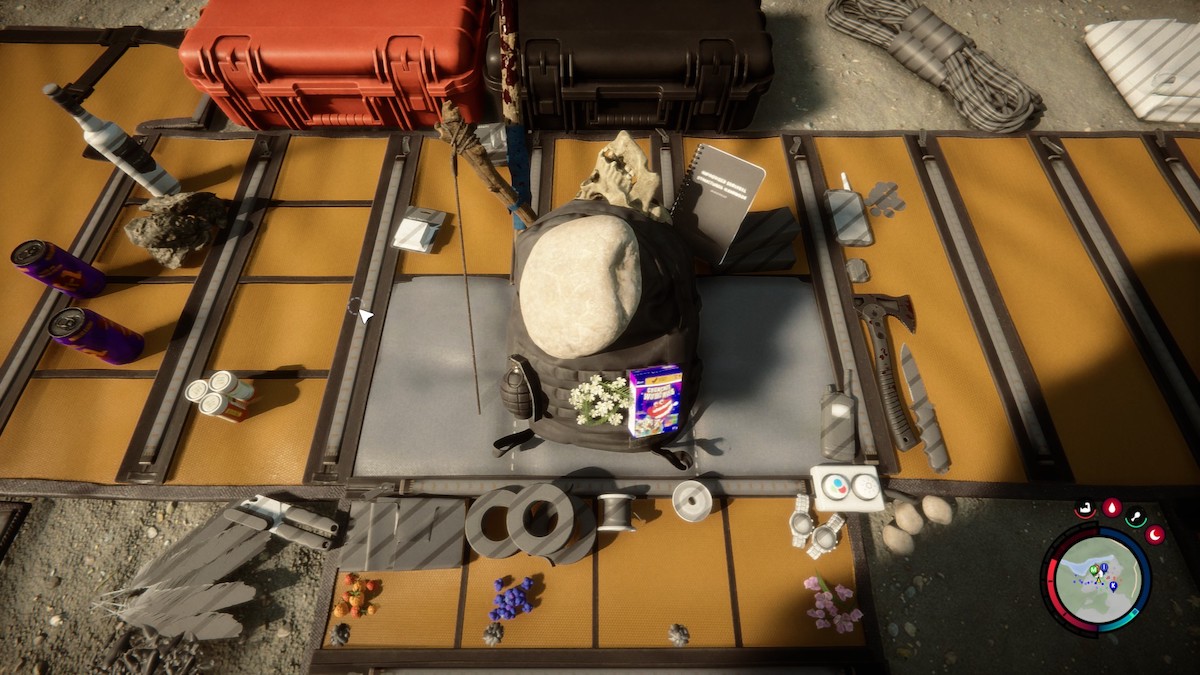
Task: Choose the cereal box on the backpack
Action: pyautogui.click(x=655, y=400)
